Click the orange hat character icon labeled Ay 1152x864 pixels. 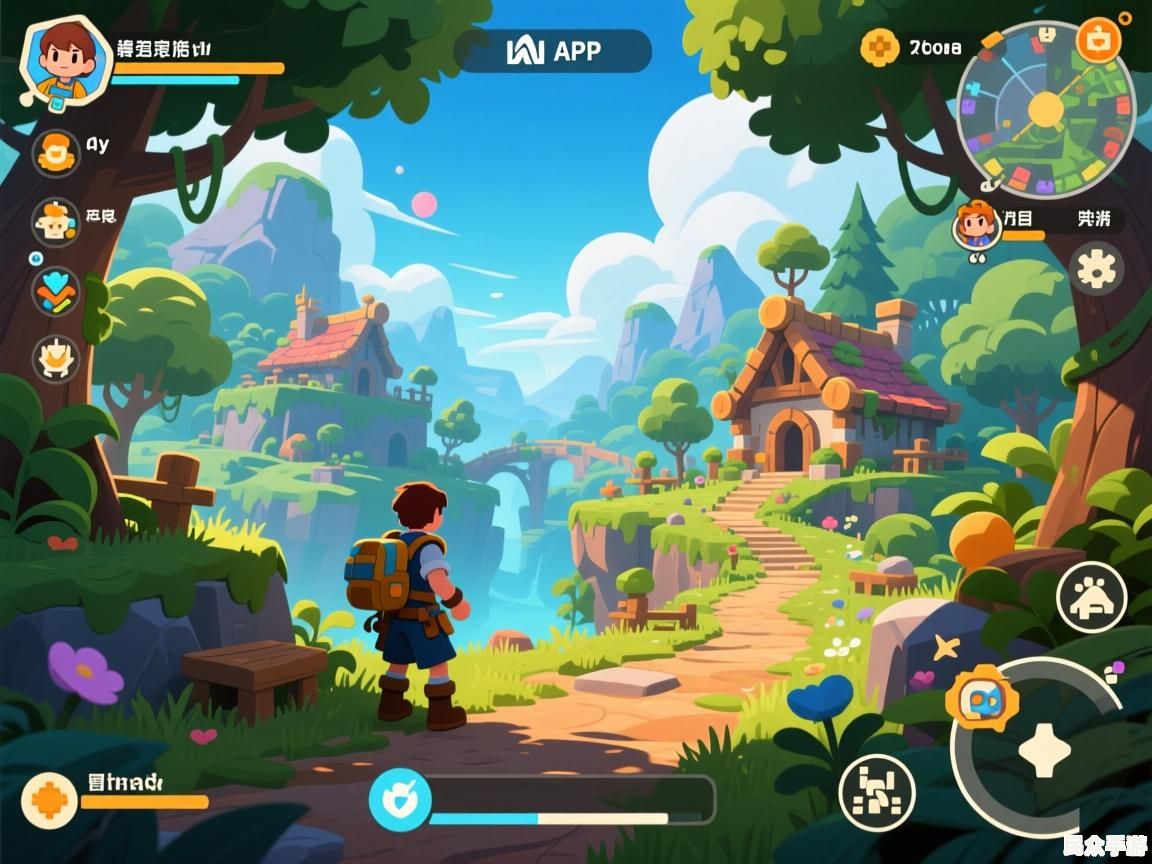click(x=57, y=153)
